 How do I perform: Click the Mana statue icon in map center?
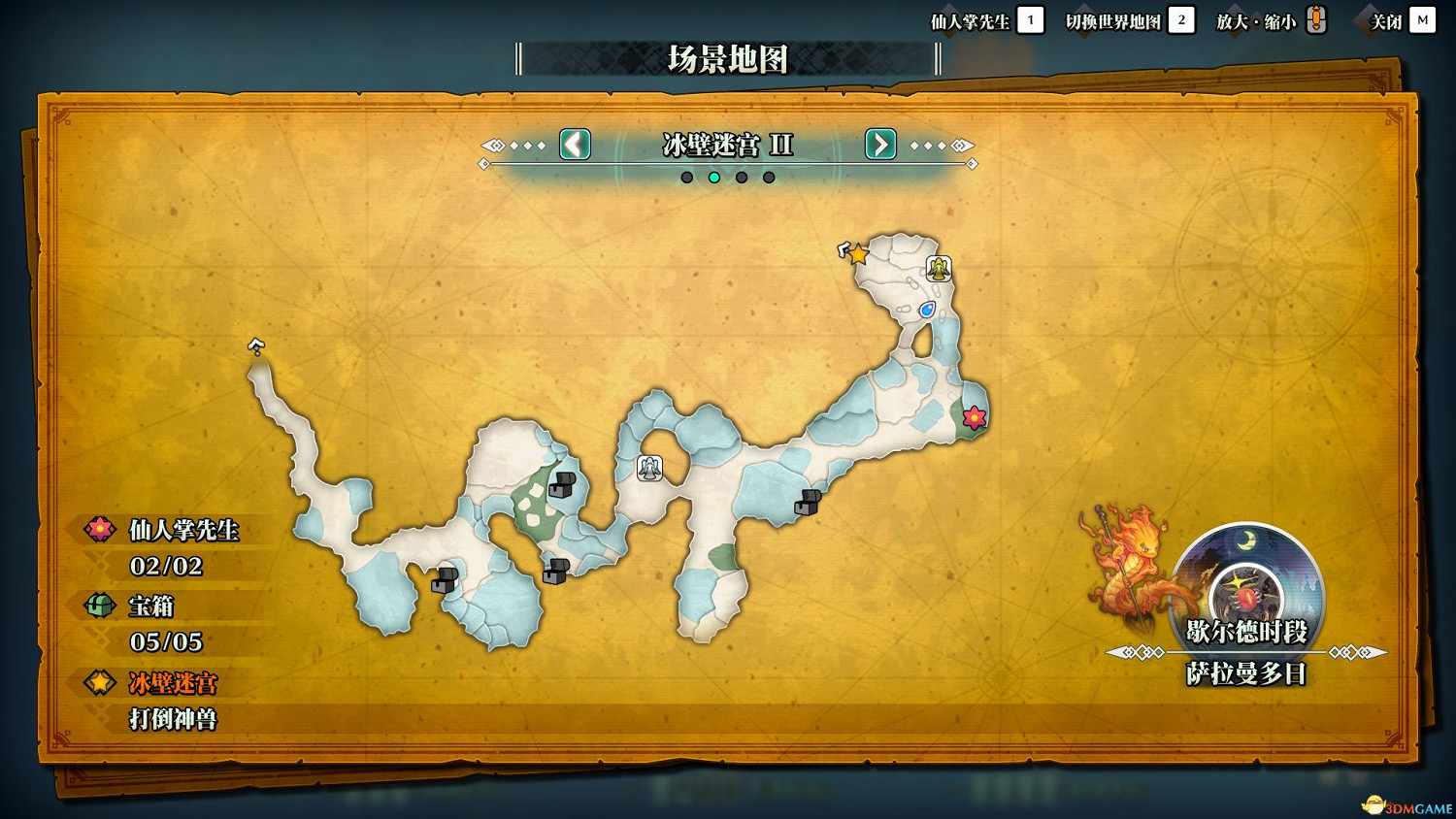(648, 469)
